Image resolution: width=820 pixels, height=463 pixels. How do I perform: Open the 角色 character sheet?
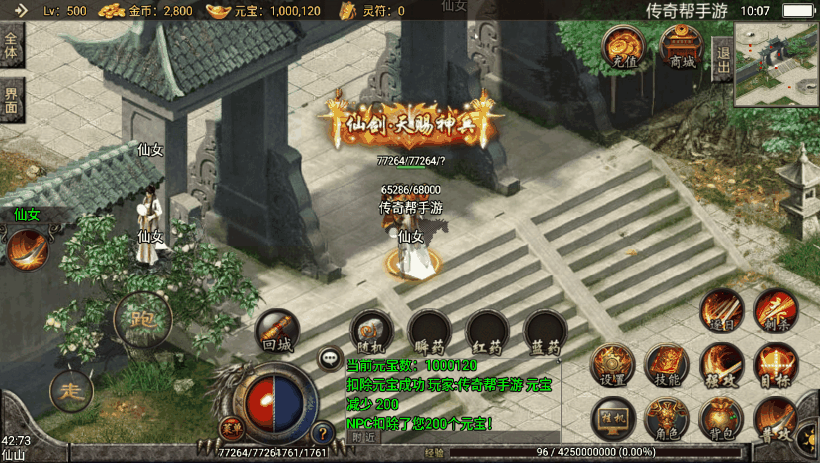[x=666, y=417]
